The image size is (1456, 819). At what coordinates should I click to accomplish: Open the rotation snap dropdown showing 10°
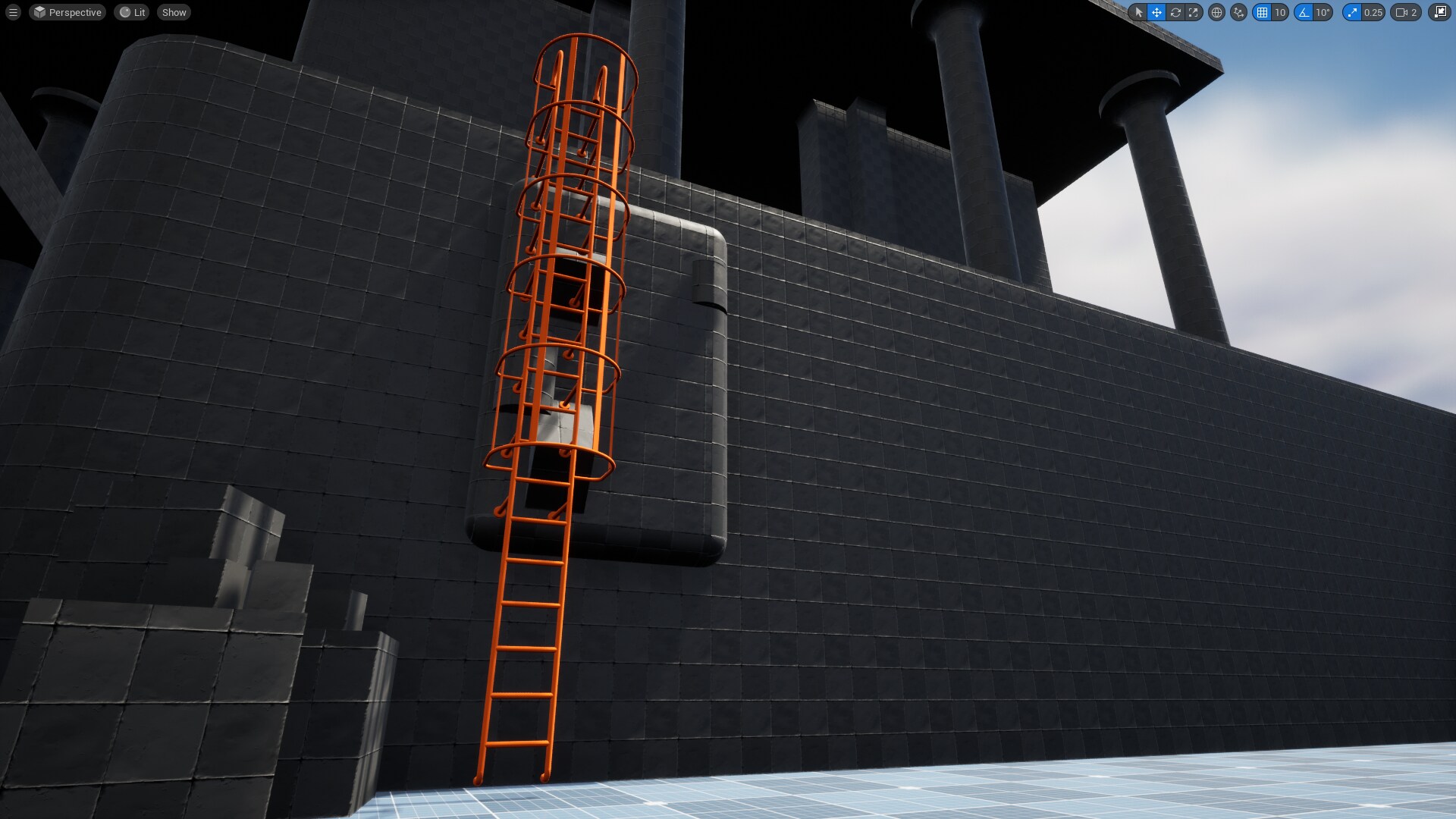(x=1323, y=12)
